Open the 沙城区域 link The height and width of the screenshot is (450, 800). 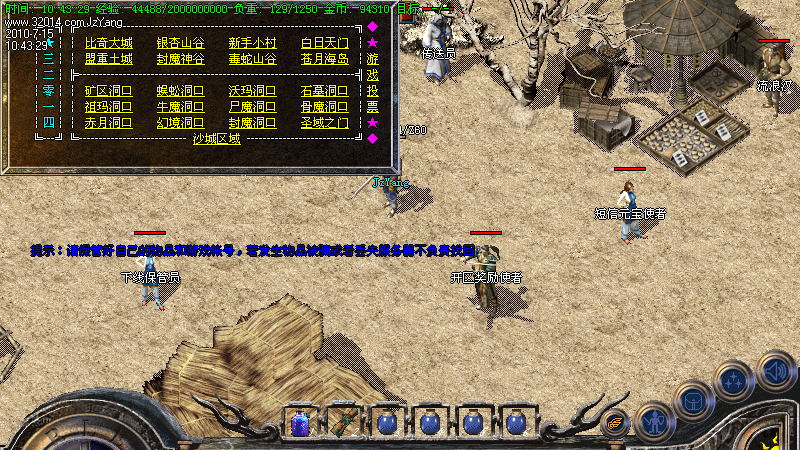tap(216, 139)
